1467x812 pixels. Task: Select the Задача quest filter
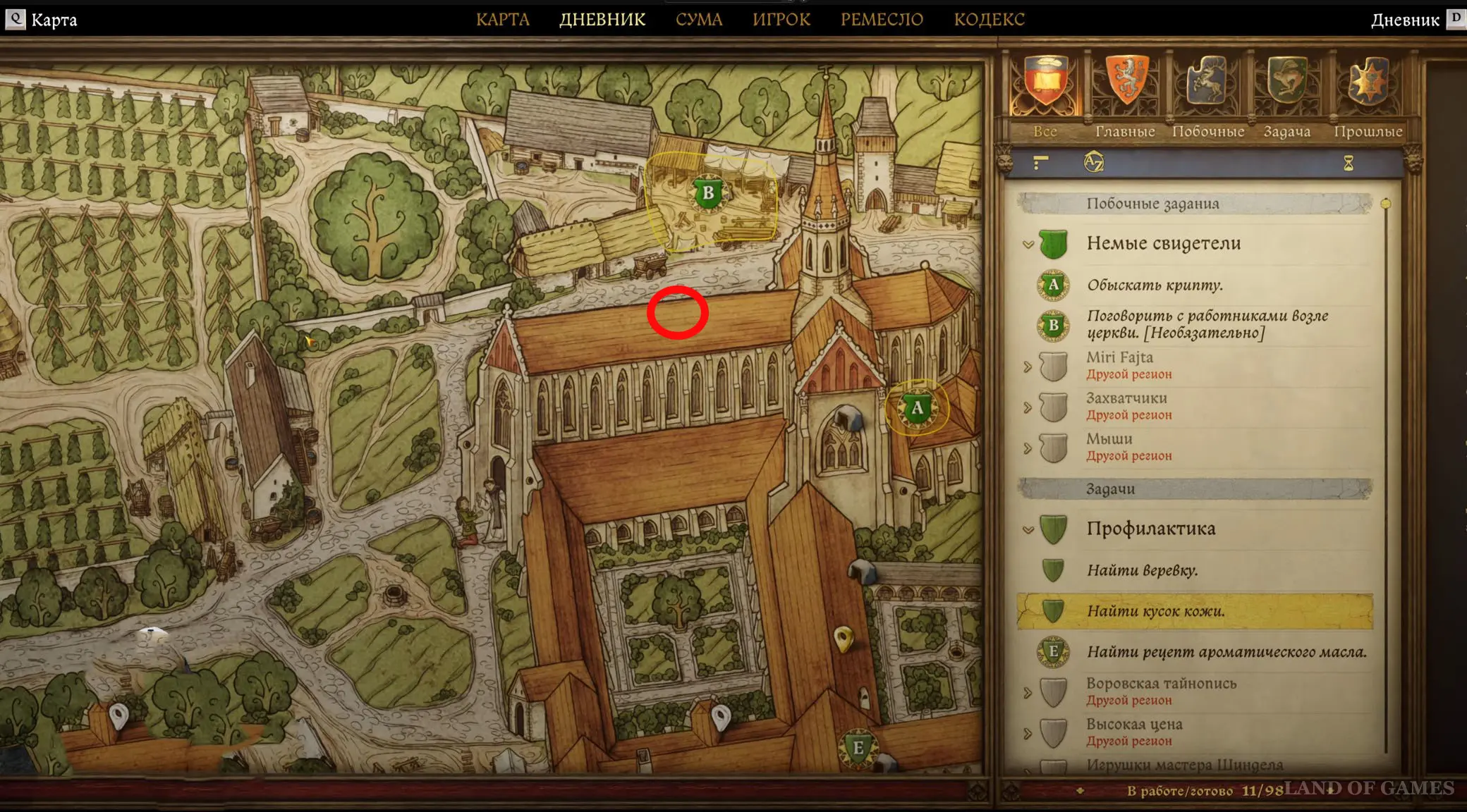[1287, 85]
